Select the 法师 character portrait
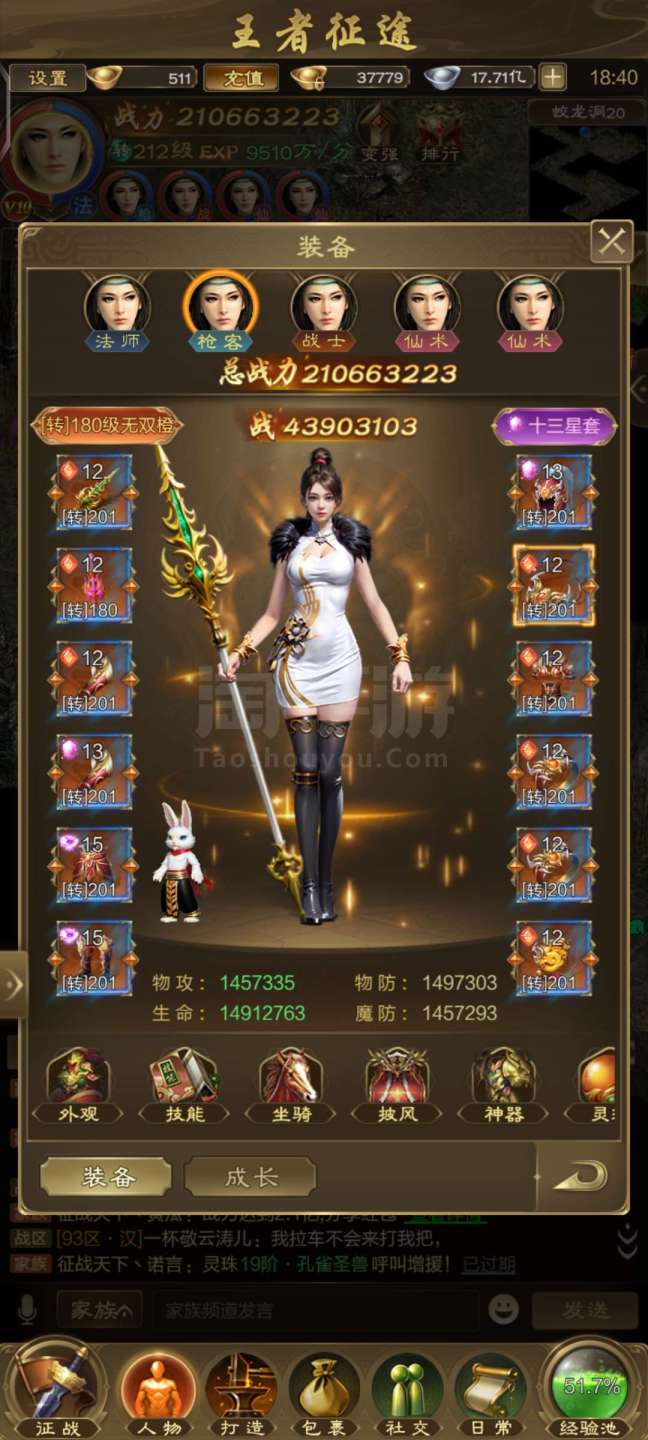 (x=117, y=308)
